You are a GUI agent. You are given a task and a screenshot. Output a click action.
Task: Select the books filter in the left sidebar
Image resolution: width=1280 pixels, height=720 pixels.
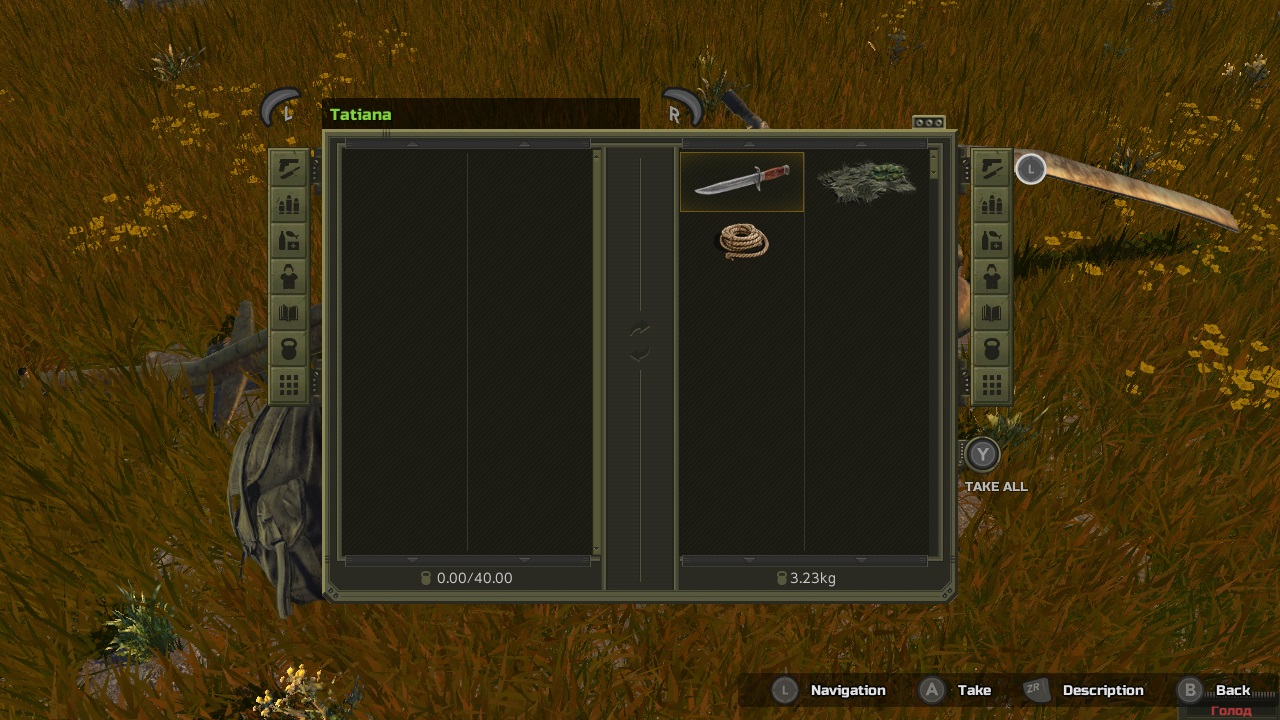[289, 312]
